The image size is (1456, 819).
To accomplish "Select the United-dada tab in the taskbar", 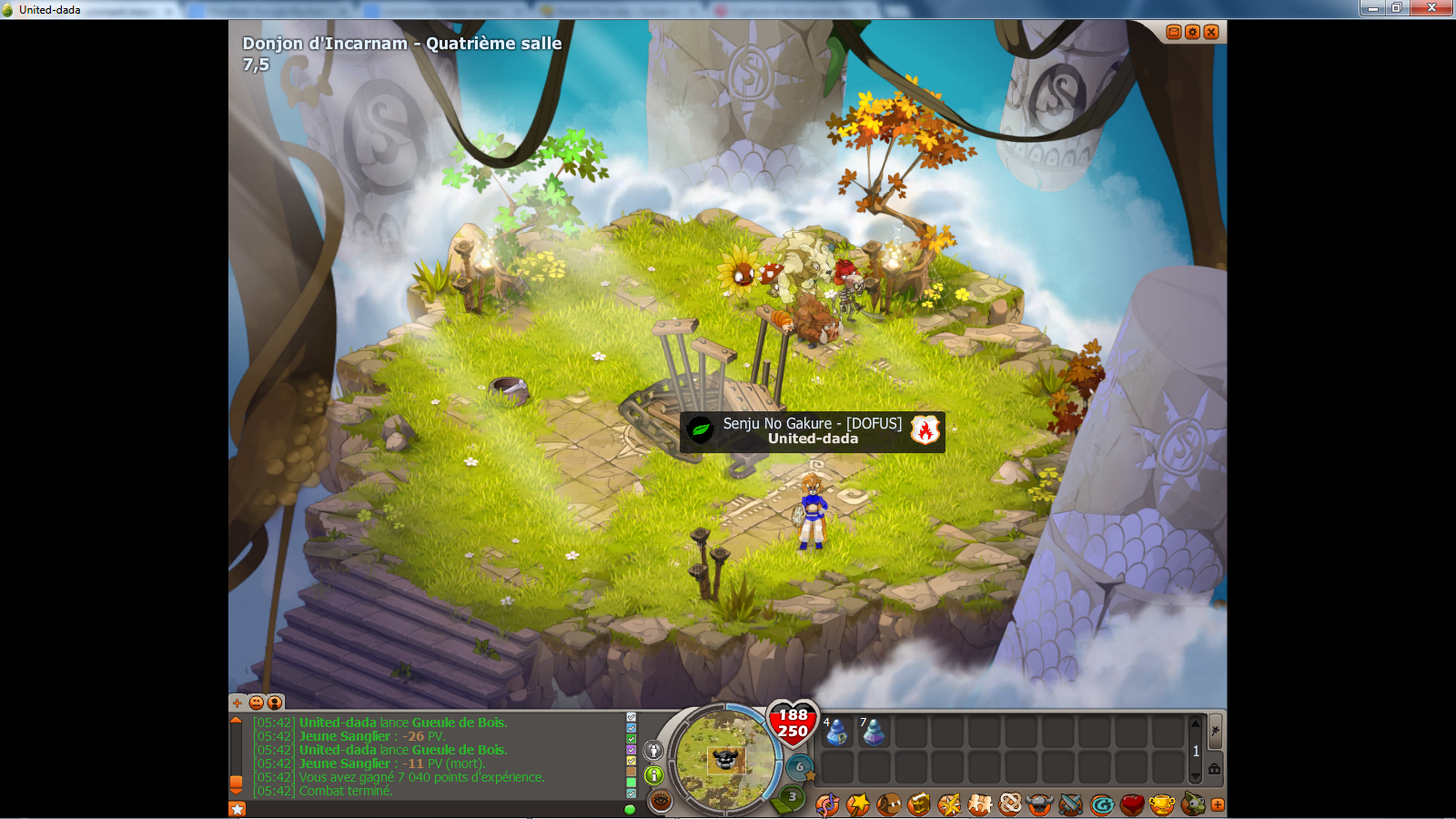I will coord(50,9).
